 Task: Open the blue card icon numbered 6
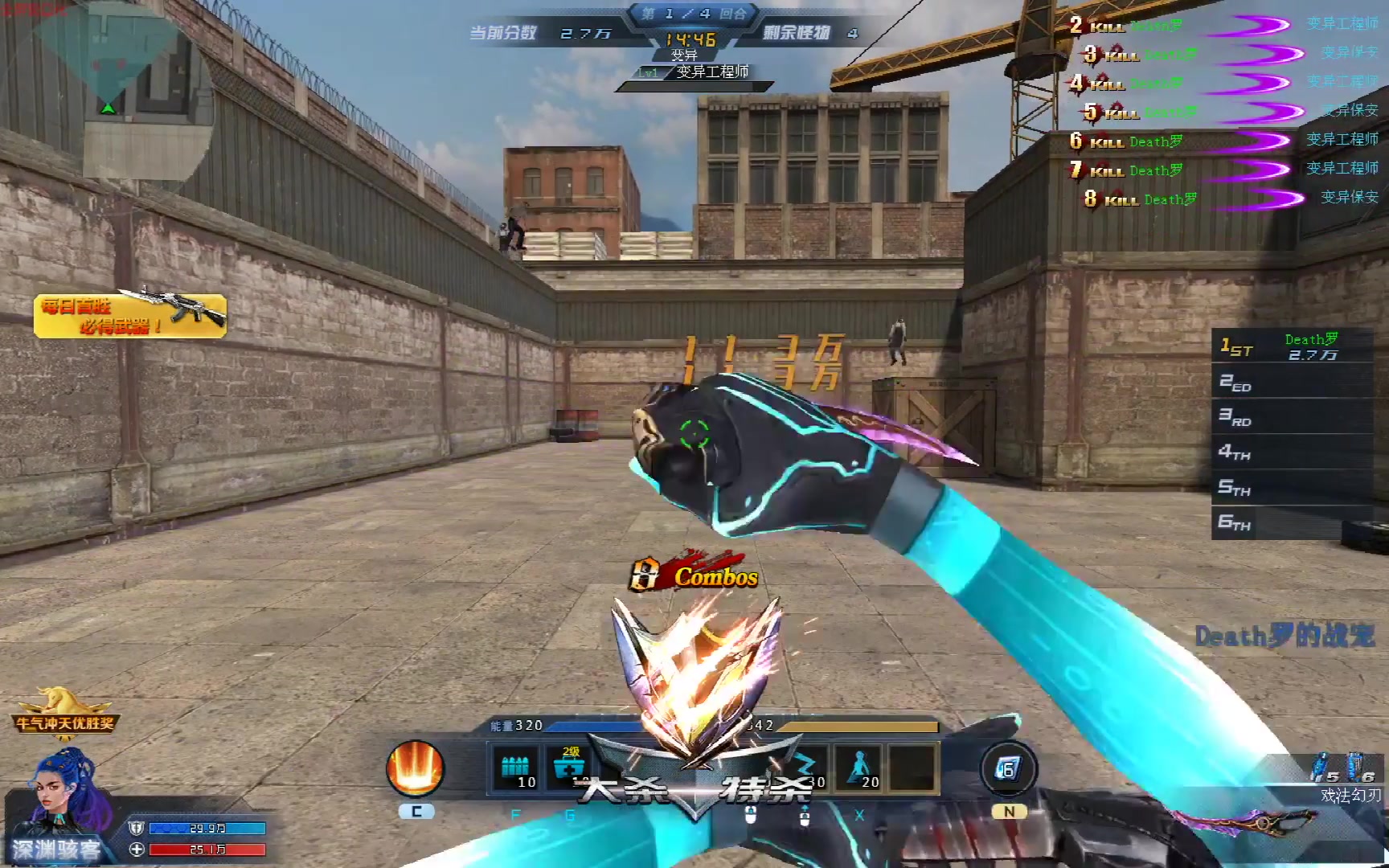point(1007,769)
